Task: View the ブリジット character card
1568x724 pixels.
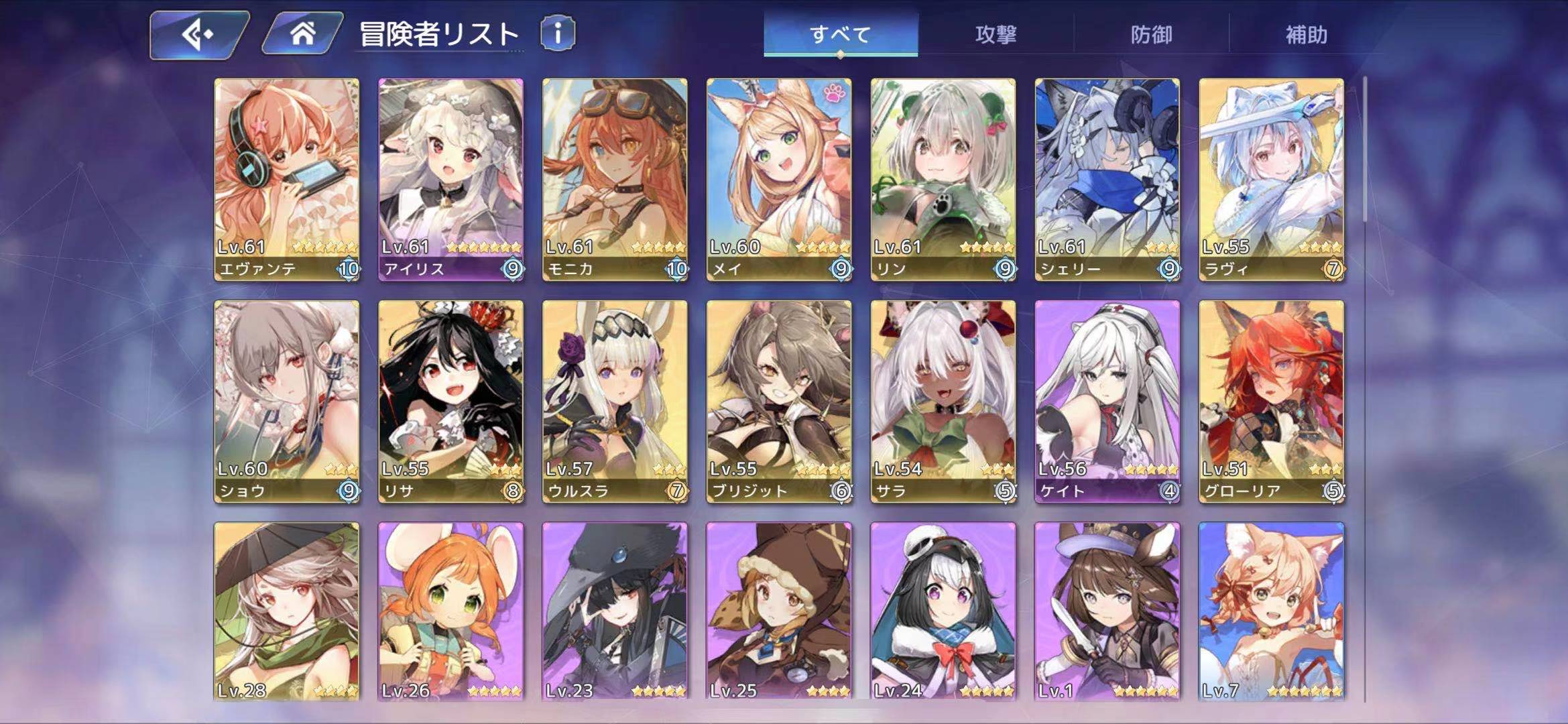Action: pyautogui.click(x=779, y=401)
